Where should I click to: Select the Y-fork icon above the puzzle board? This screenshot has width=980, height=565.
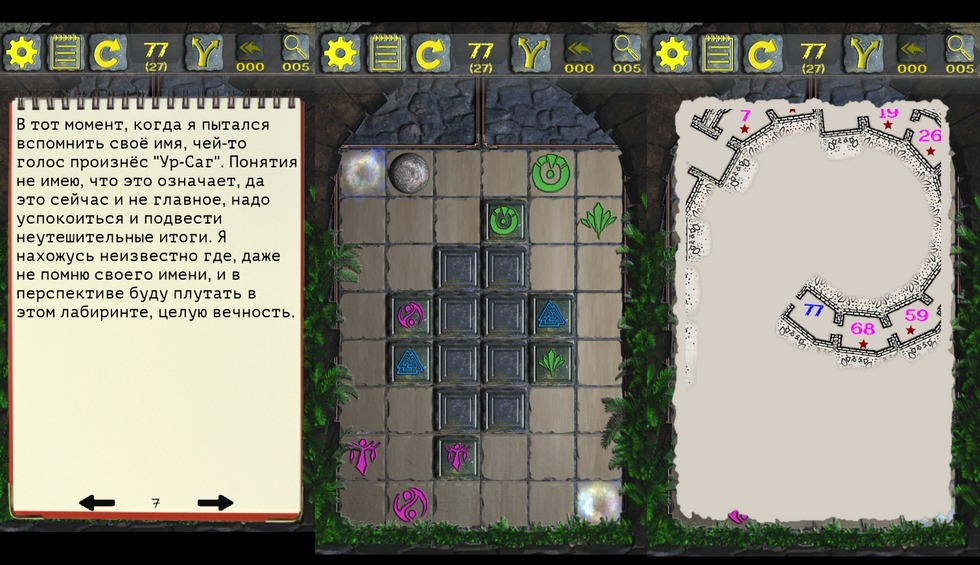(x=532, y=53)
